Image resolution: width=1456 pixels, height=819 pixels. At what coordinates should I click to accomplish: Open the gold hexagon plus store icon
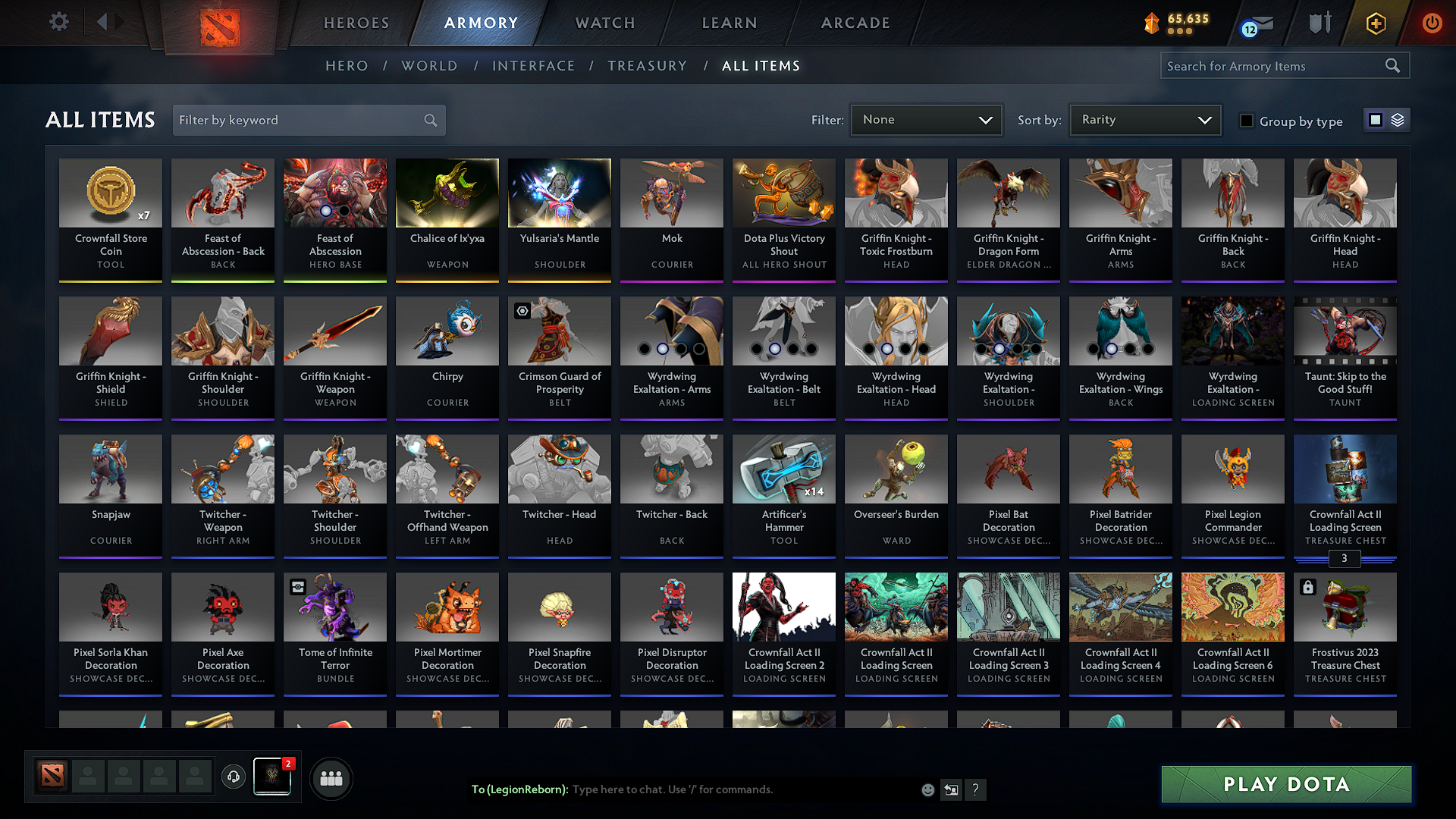coord(1375,23)
